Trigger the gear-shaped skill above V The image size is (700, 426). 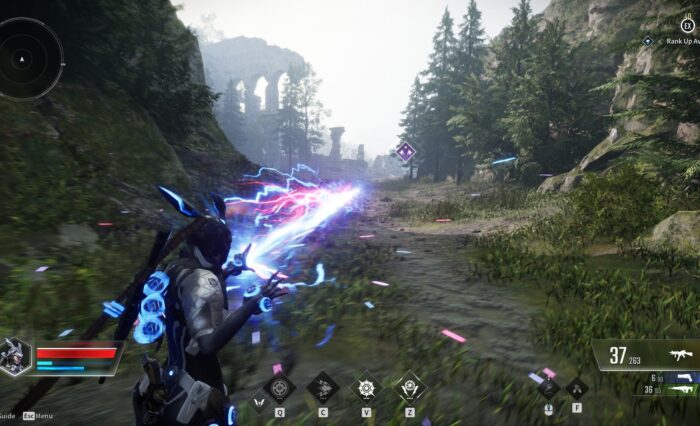(367, 386)
